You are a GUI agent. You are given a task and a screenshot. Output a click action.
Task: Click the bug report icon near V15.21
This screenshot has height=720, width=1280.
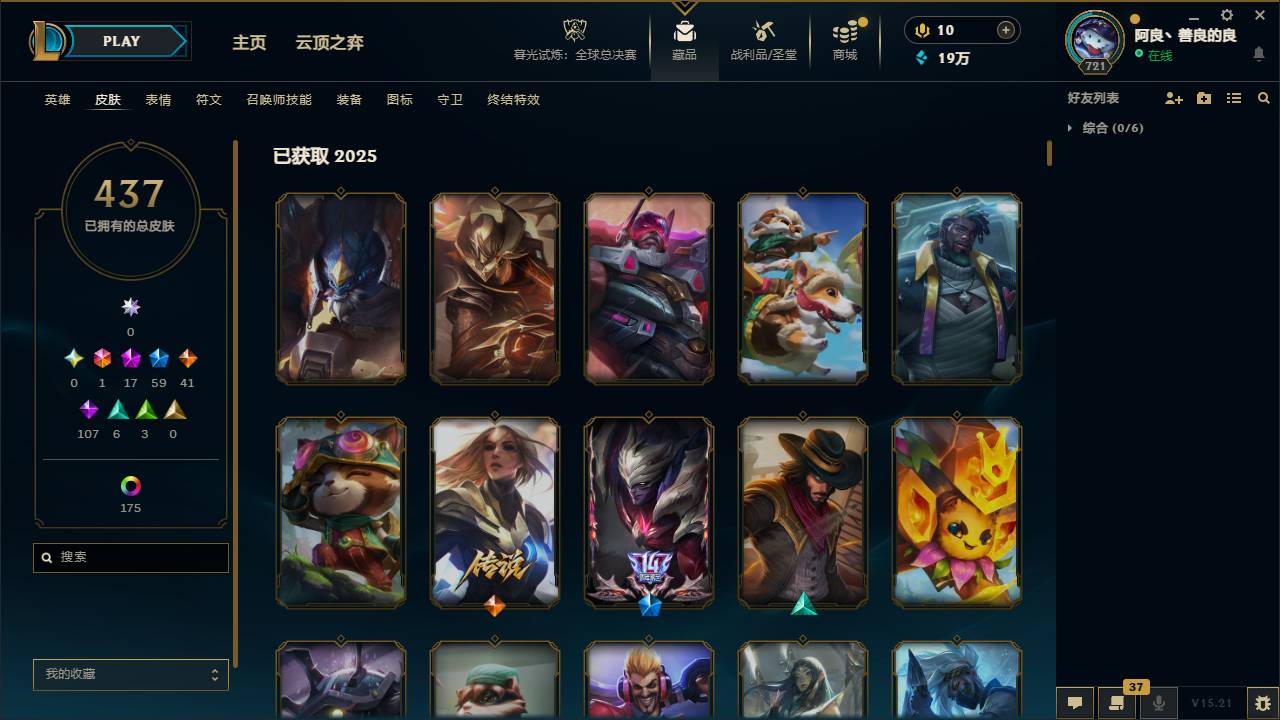coord(1257,703)
